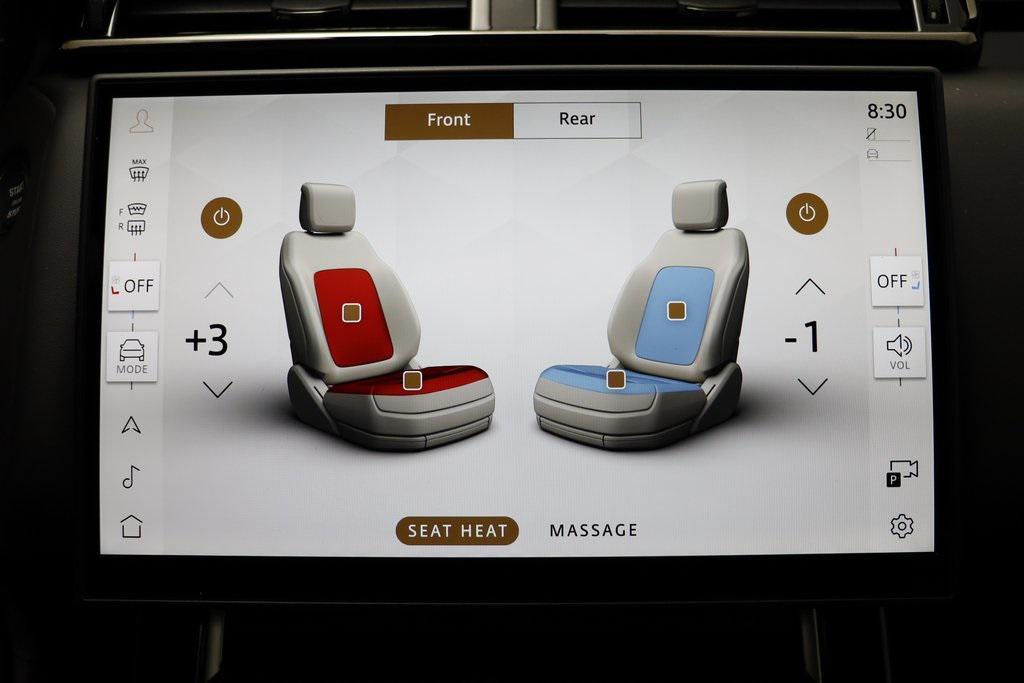Tap the red backrest zone on left seat
Image resolution: width=1024 pixels, height=683 pixels.
tap(351, 313)
